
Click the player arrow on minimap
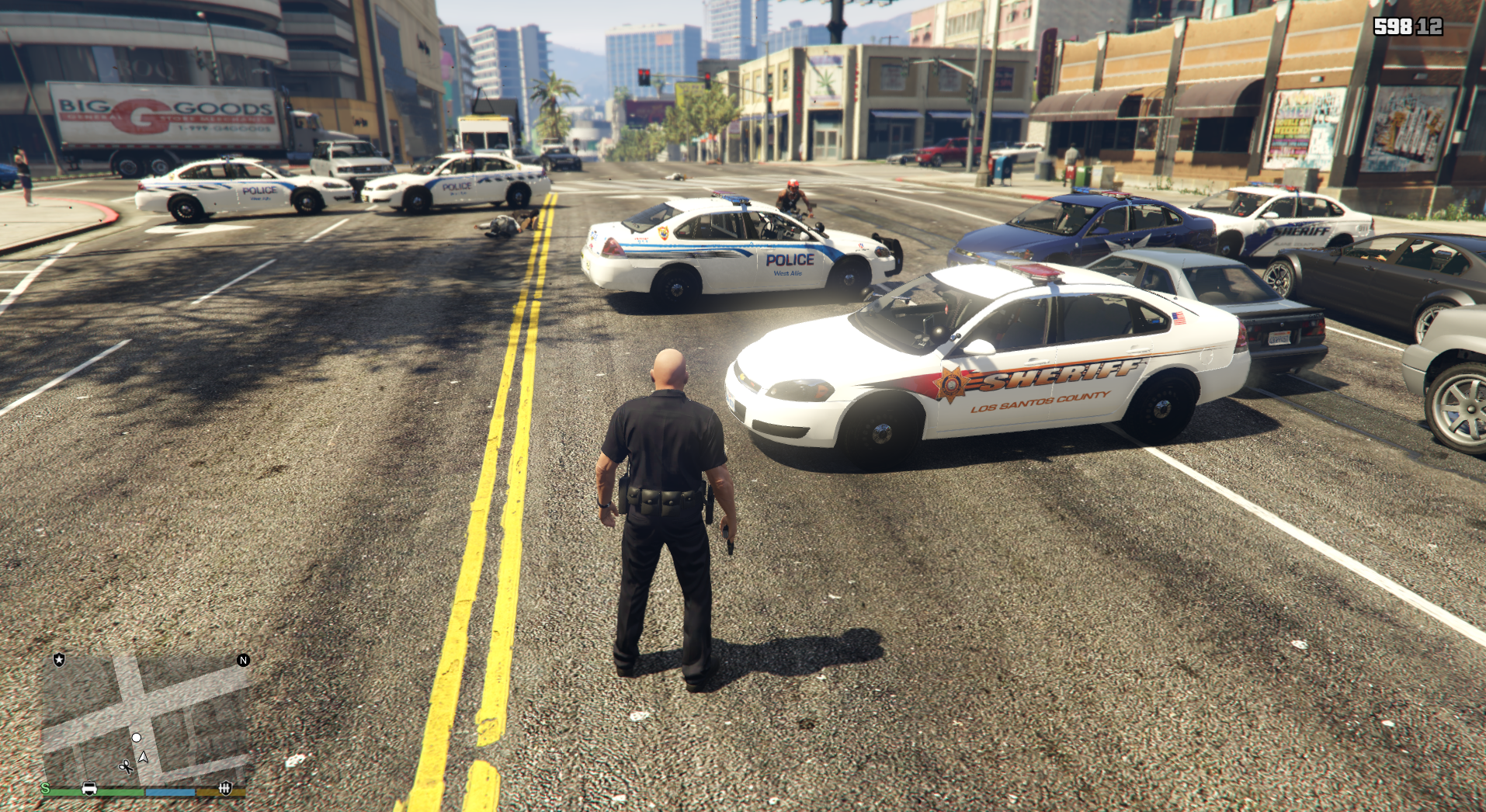144,757
